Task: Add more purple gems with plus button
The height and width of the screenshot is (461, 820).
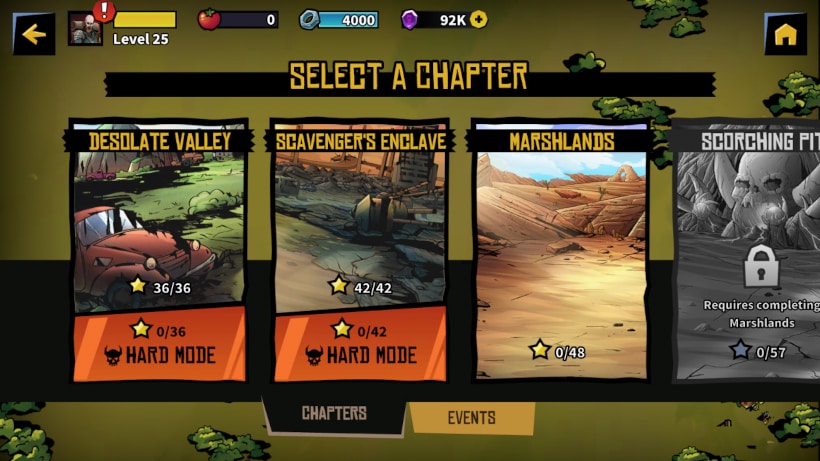Action: click(478, 19)
